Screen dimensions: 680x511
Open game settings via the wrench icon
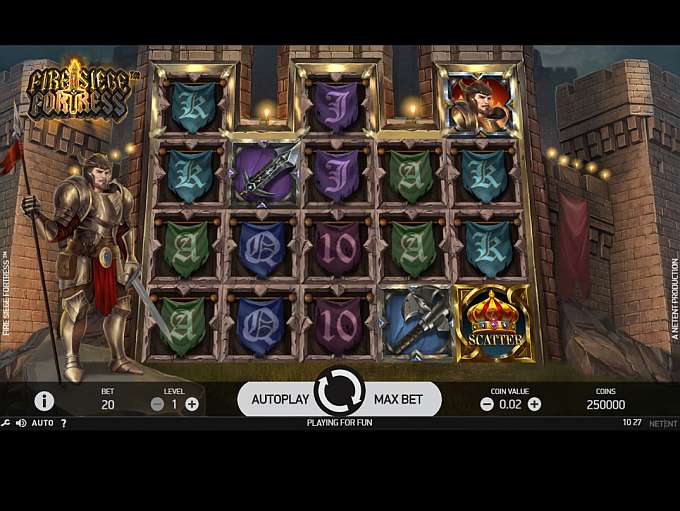(6, 423)
